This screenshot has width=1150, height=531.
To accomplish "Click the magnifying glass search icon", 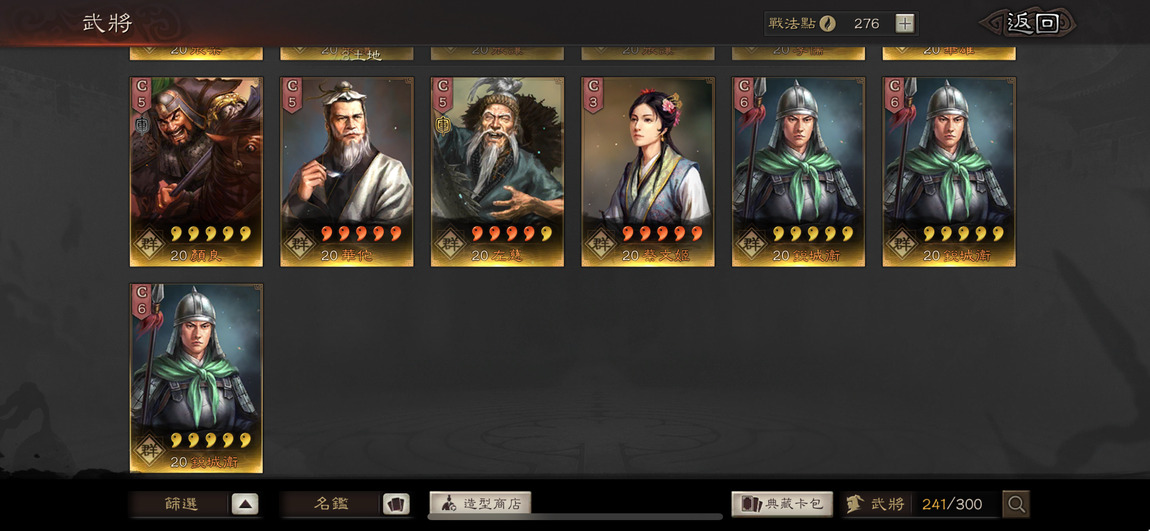I will [x=1016, y=504].
